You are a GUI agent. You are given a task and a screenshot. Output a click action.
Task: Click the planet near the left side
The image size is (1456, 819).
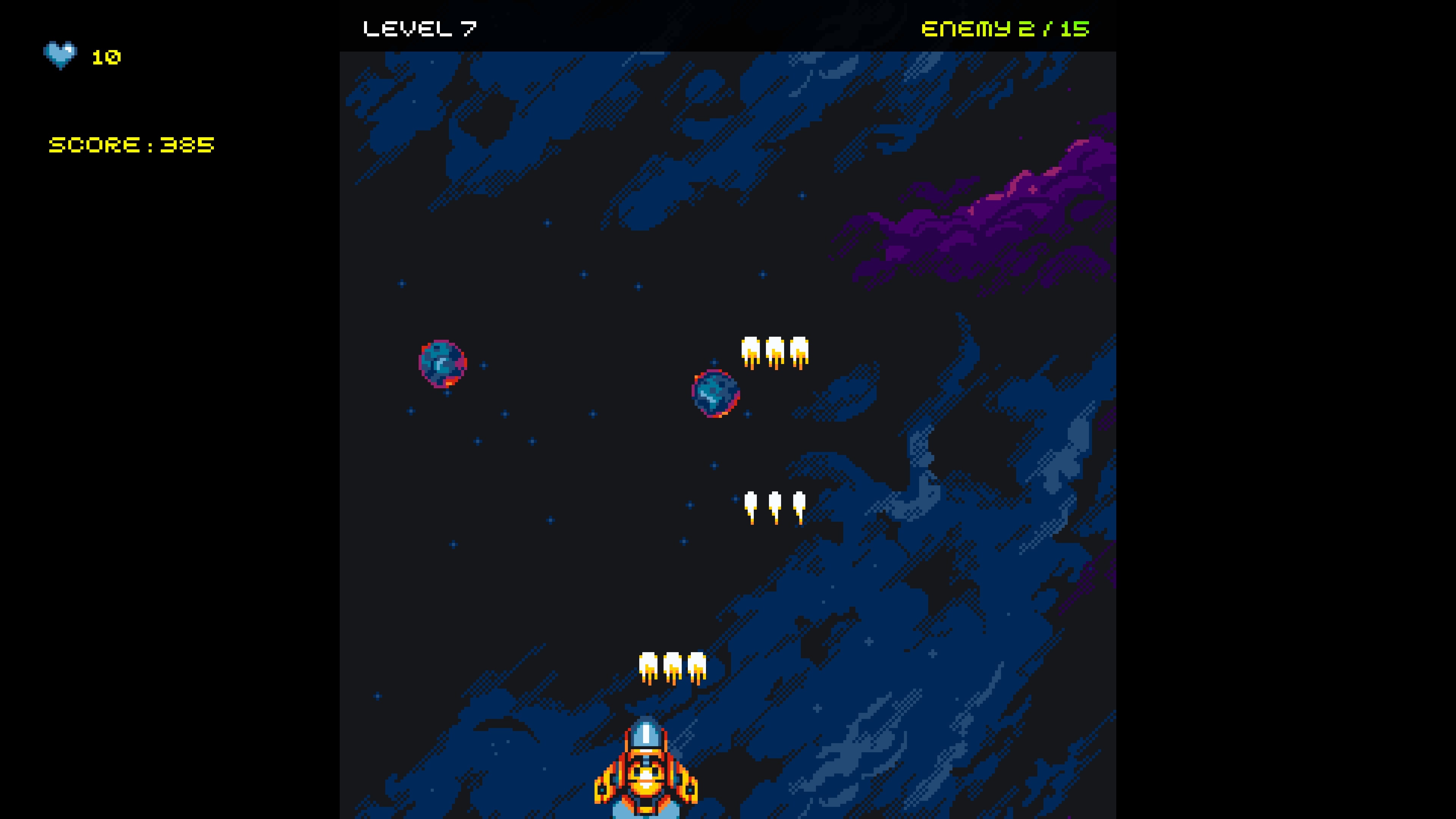tap(442, 364)
